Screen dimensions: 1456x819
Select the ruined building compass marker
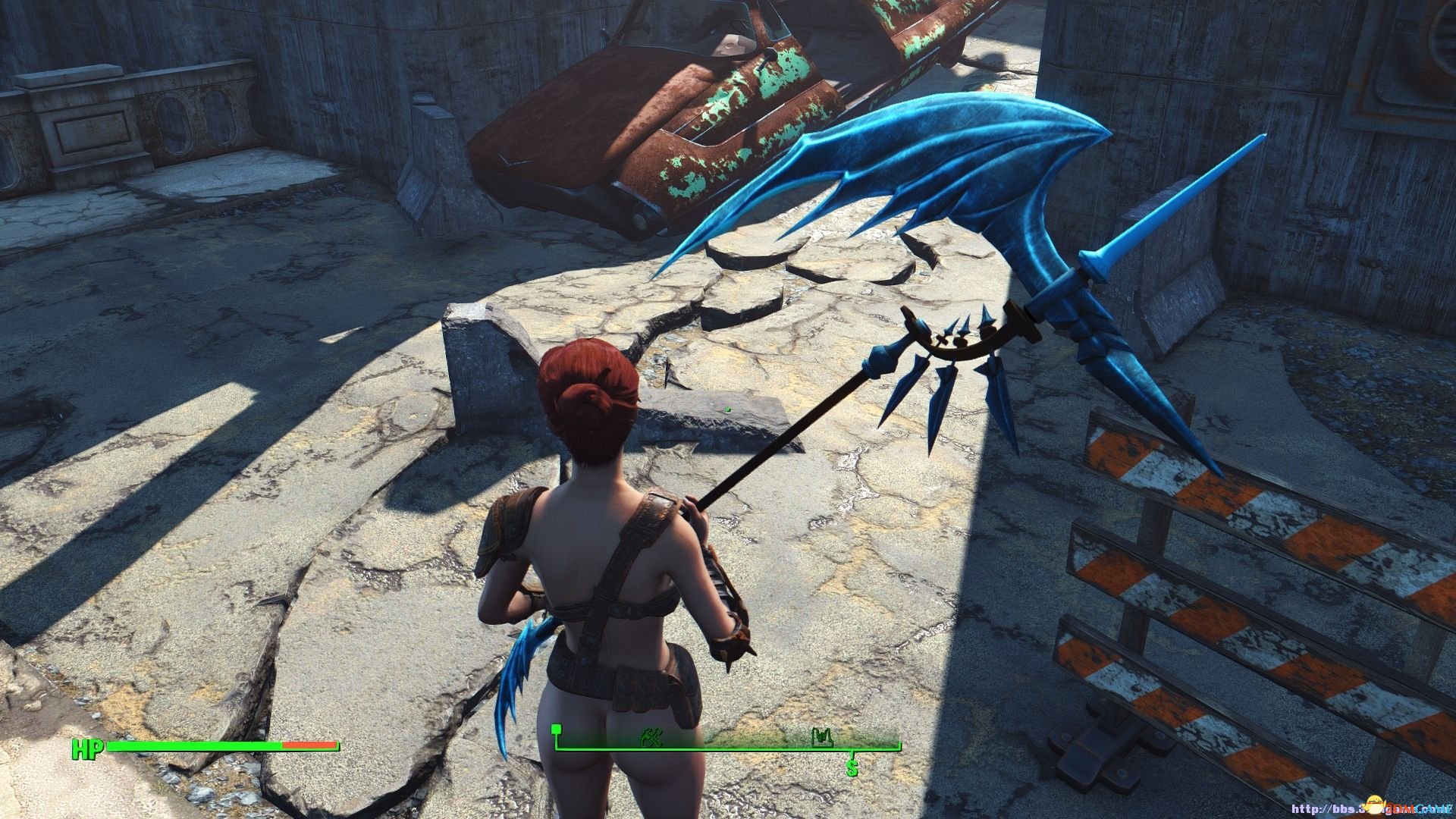[822, 736]
